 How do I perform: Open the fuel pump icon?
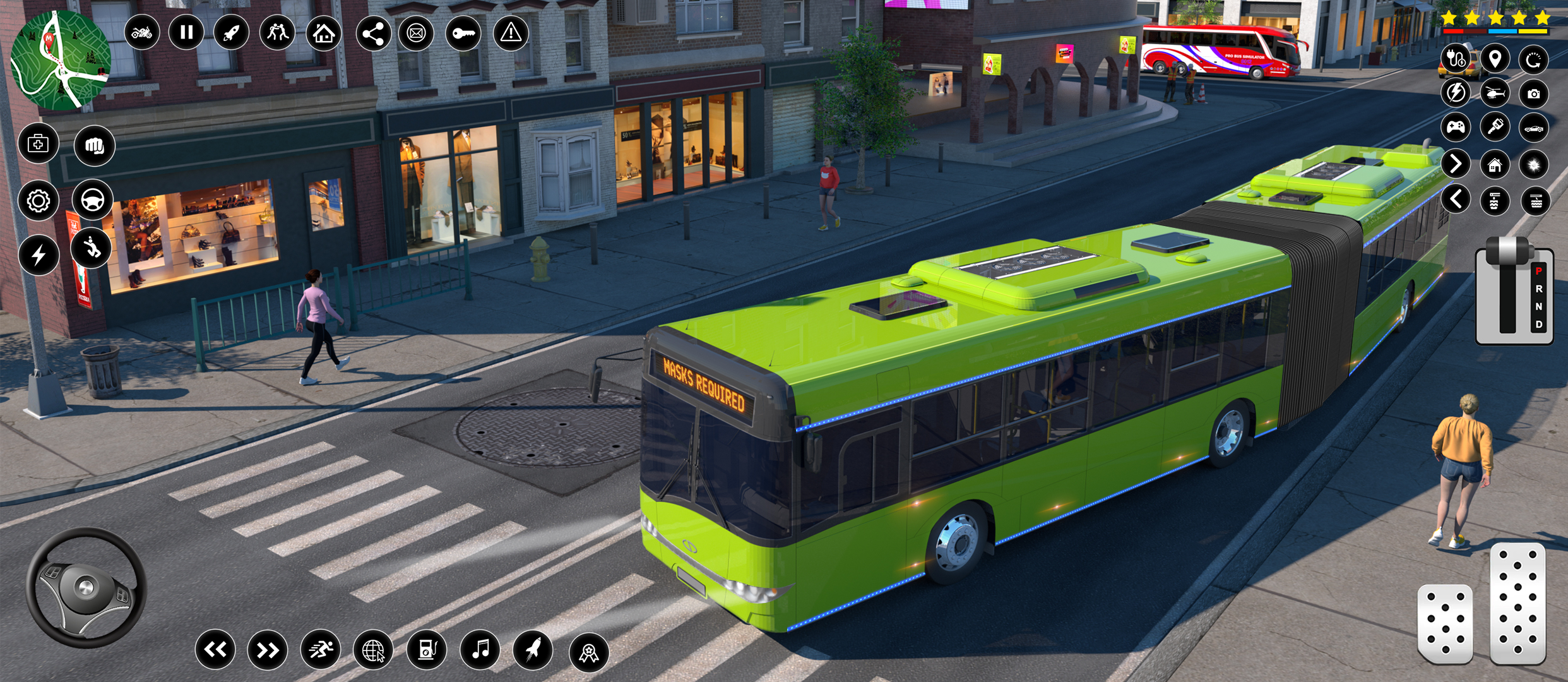pyautogui.click(x=427, y=649)
